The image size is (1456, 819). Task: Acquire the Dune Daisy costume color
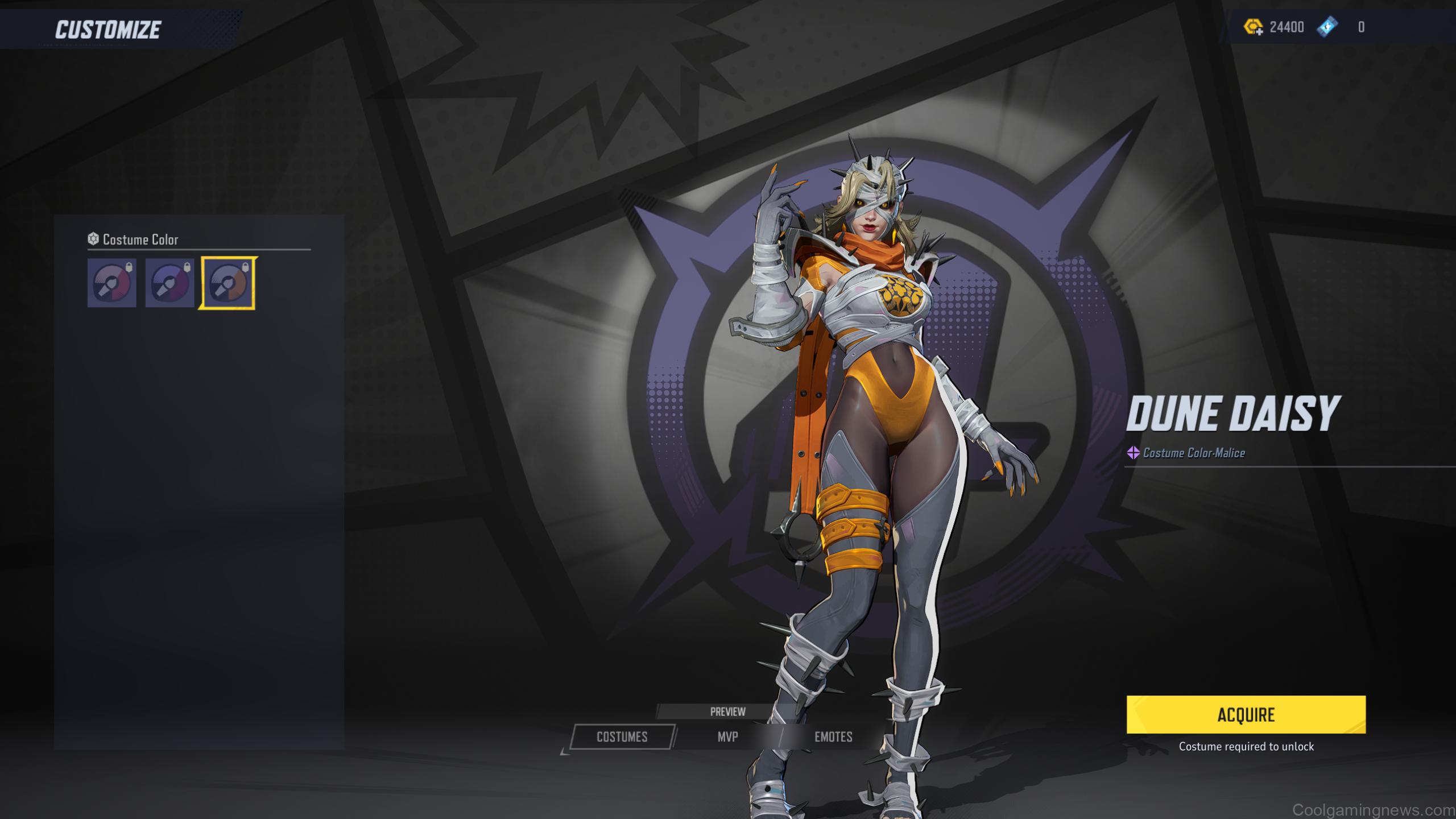[1246, 714]
